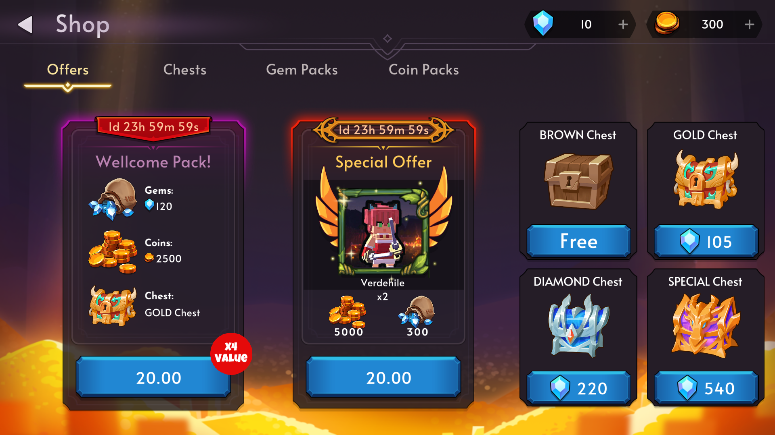Buy the Wellcome Pack for 20.00
The width and height of the screenshot is (775, 435).
[152, 378]
